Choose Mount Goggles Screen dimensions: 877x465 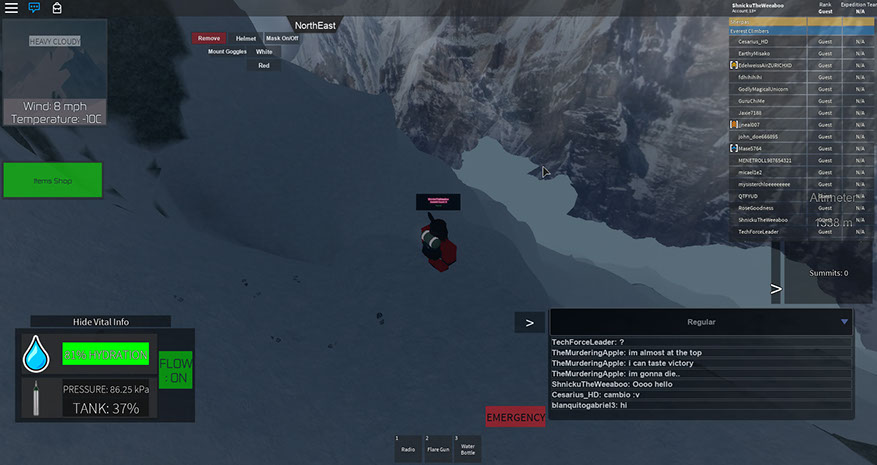coord(227,51)
